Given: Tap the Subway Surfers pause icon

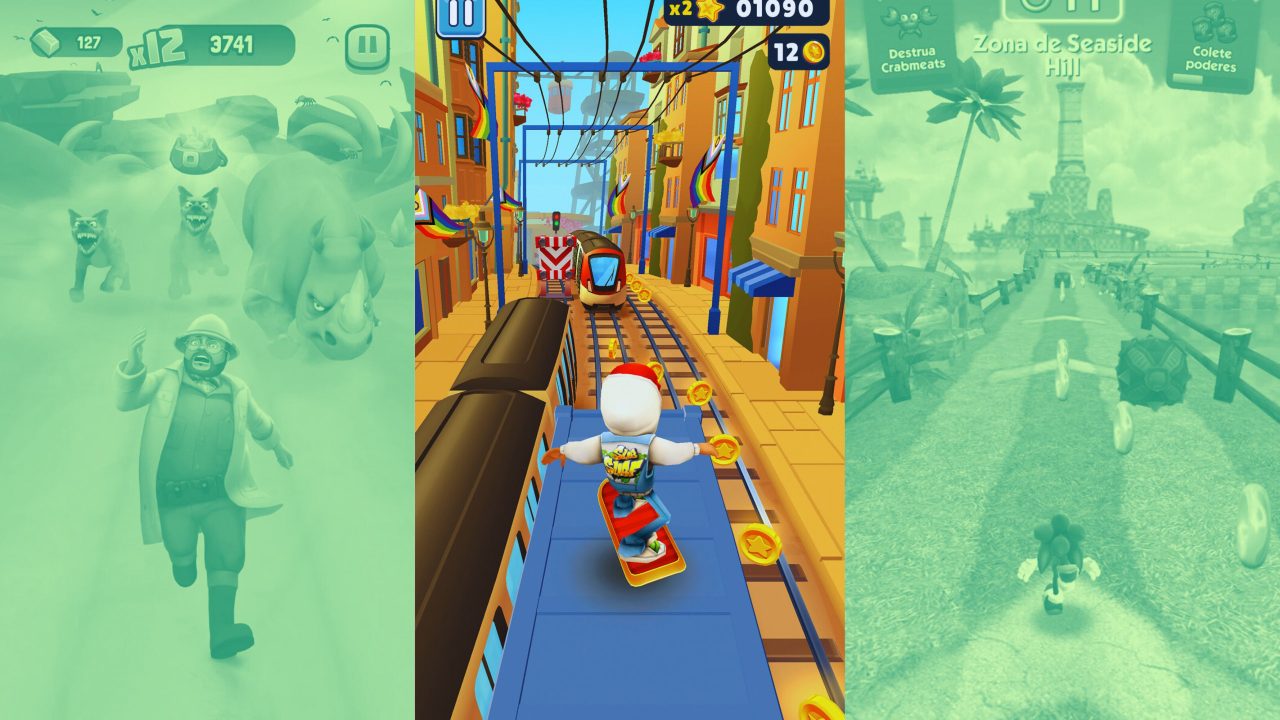Looking at the screenshot, I should pos(459,14).
